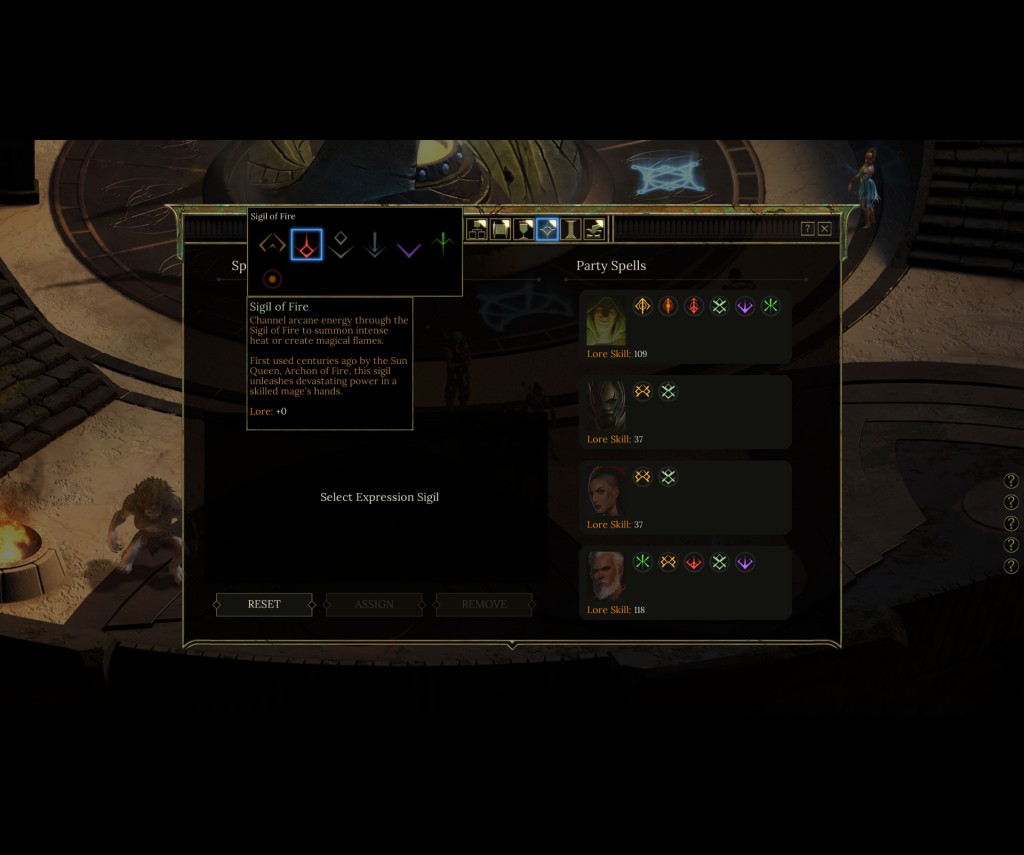Choose the red-mohawk woman portrait
The height and width of the screenshot is (855, 1024).
click(606, 491)
